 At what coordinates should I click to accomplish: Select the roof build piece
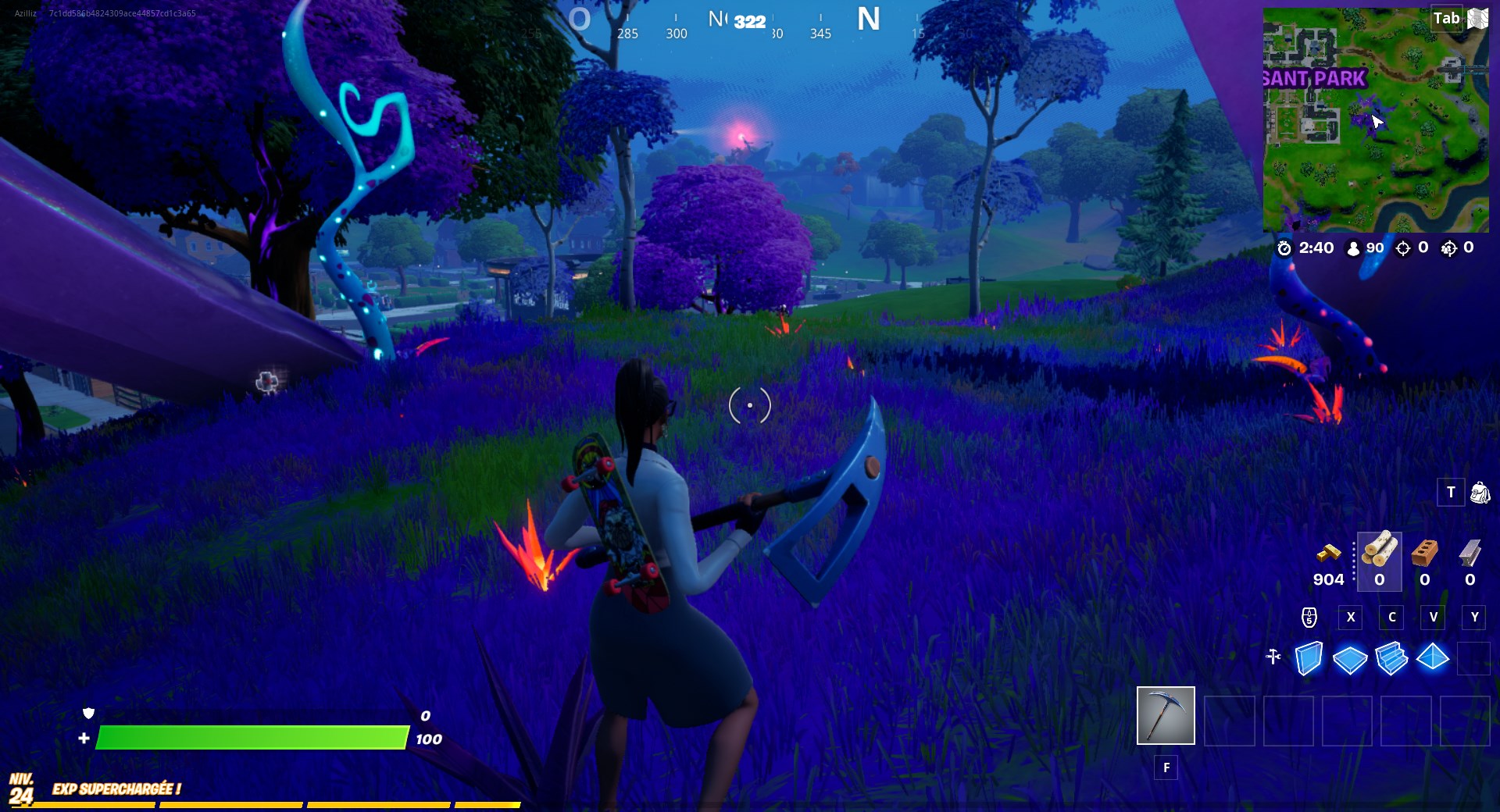tap(1434, 660)
